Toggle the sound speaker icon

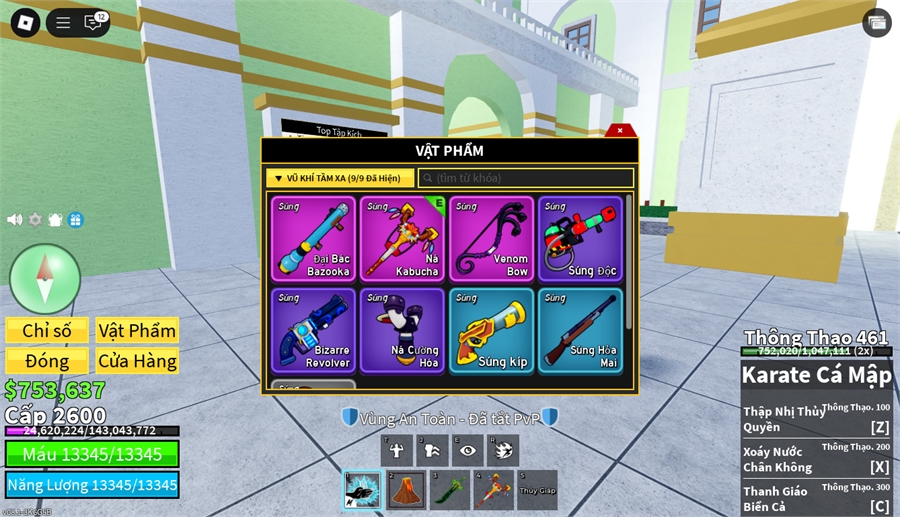(15, 220)
